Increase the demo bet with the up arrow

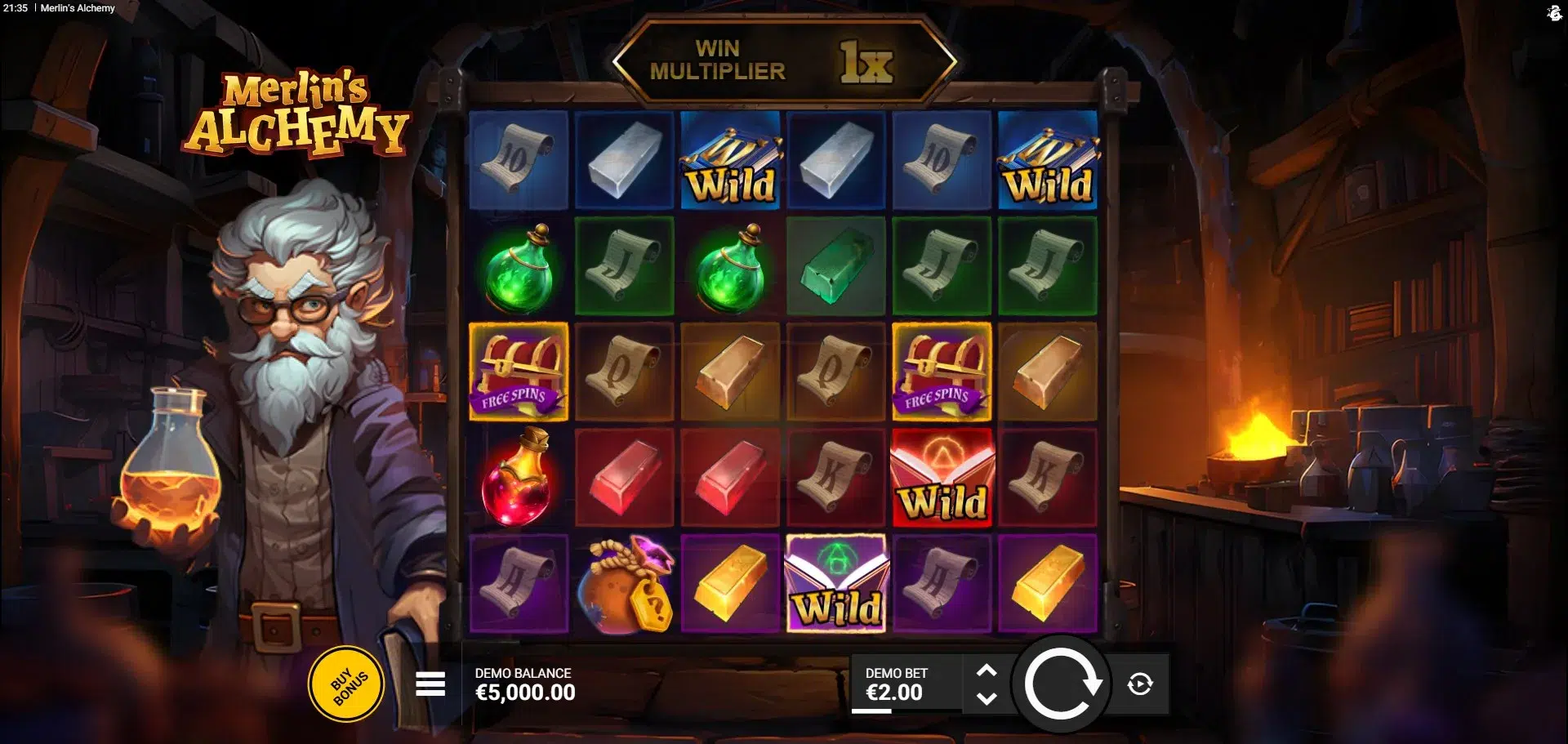pos(987,671)
